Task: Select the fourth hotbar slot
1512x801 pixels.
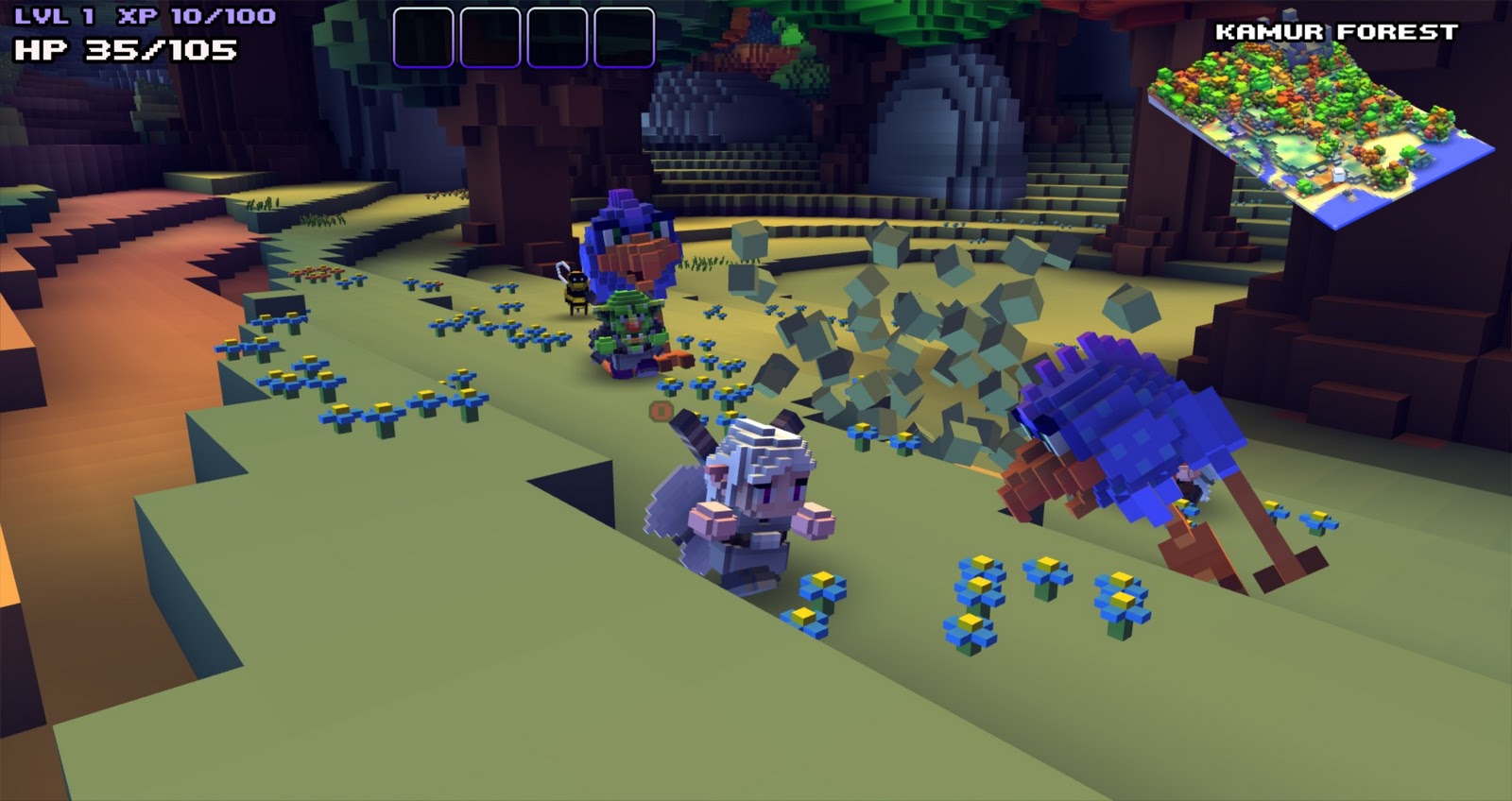Action: coord(626,36)
